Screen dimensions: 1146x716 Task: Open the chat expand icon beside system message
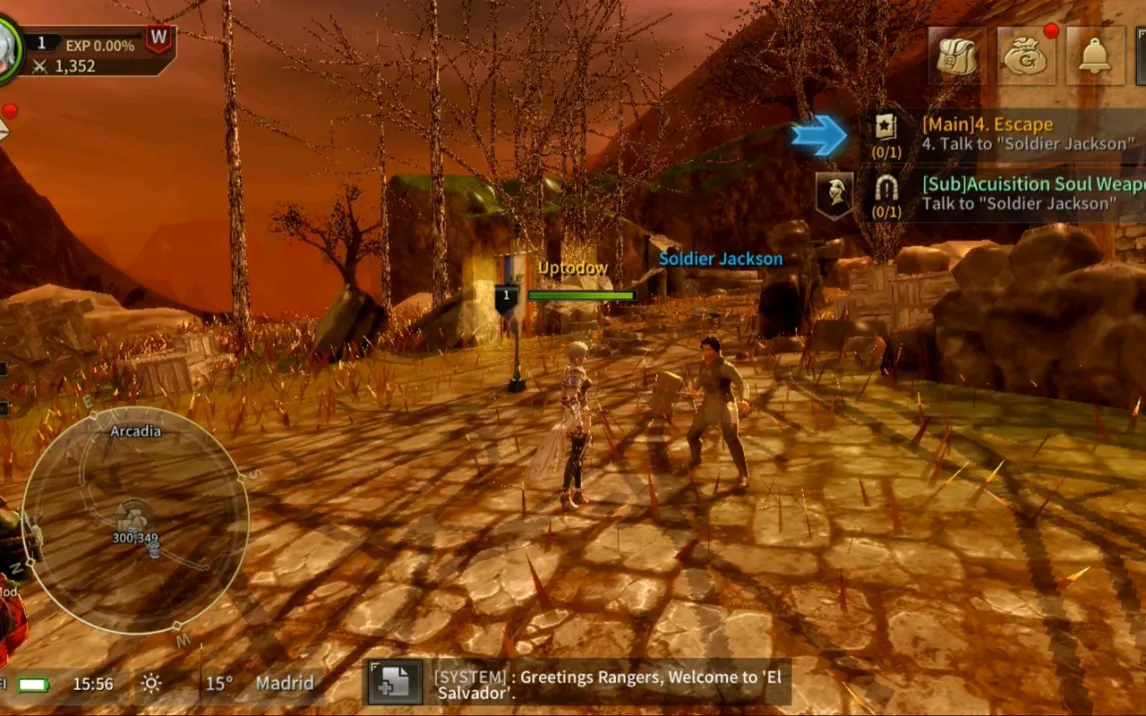click(x=391, y=683)
